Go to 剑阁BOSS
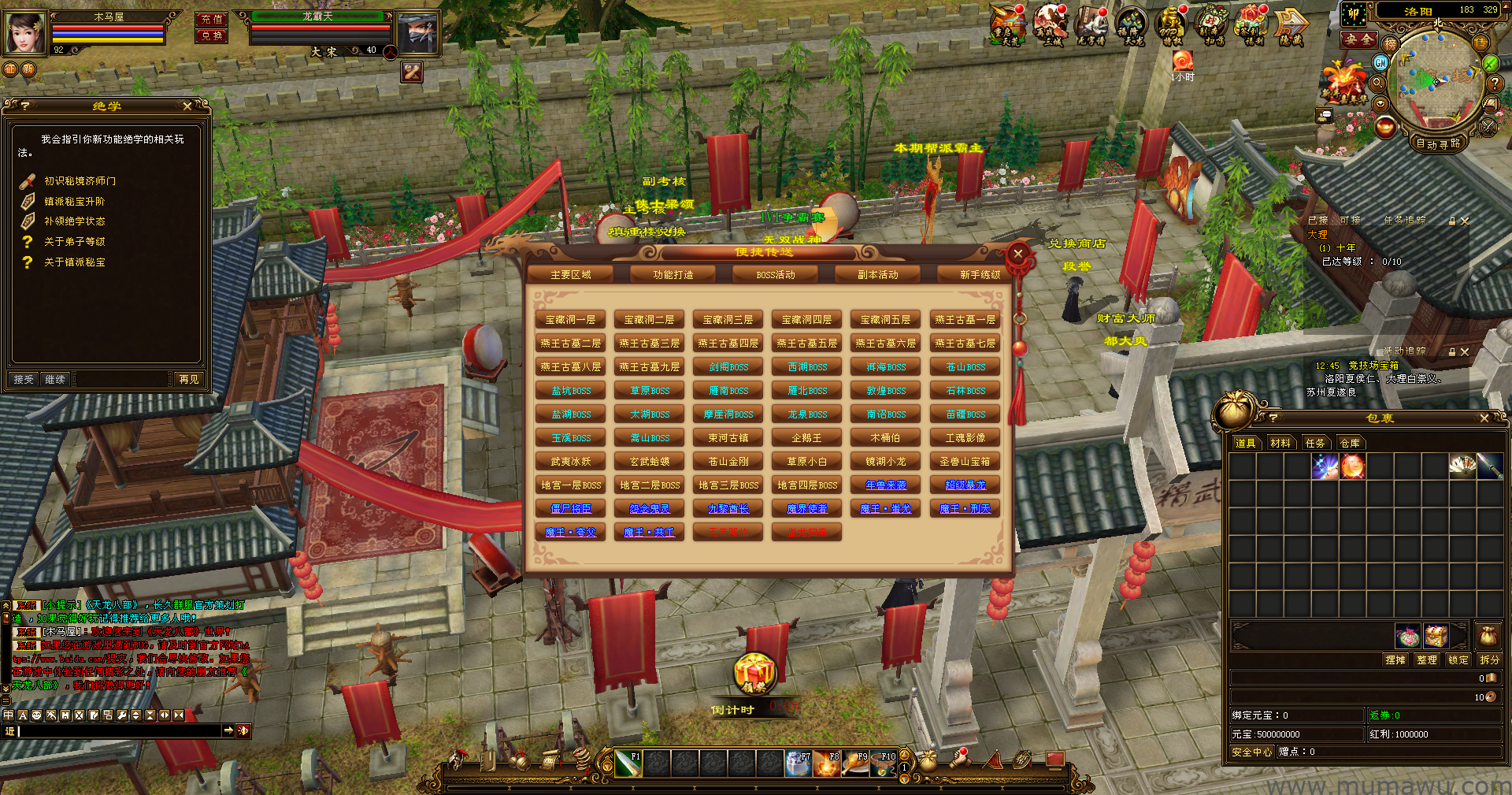Screen dimensions: 1512x795 click(x=728, y=367)
